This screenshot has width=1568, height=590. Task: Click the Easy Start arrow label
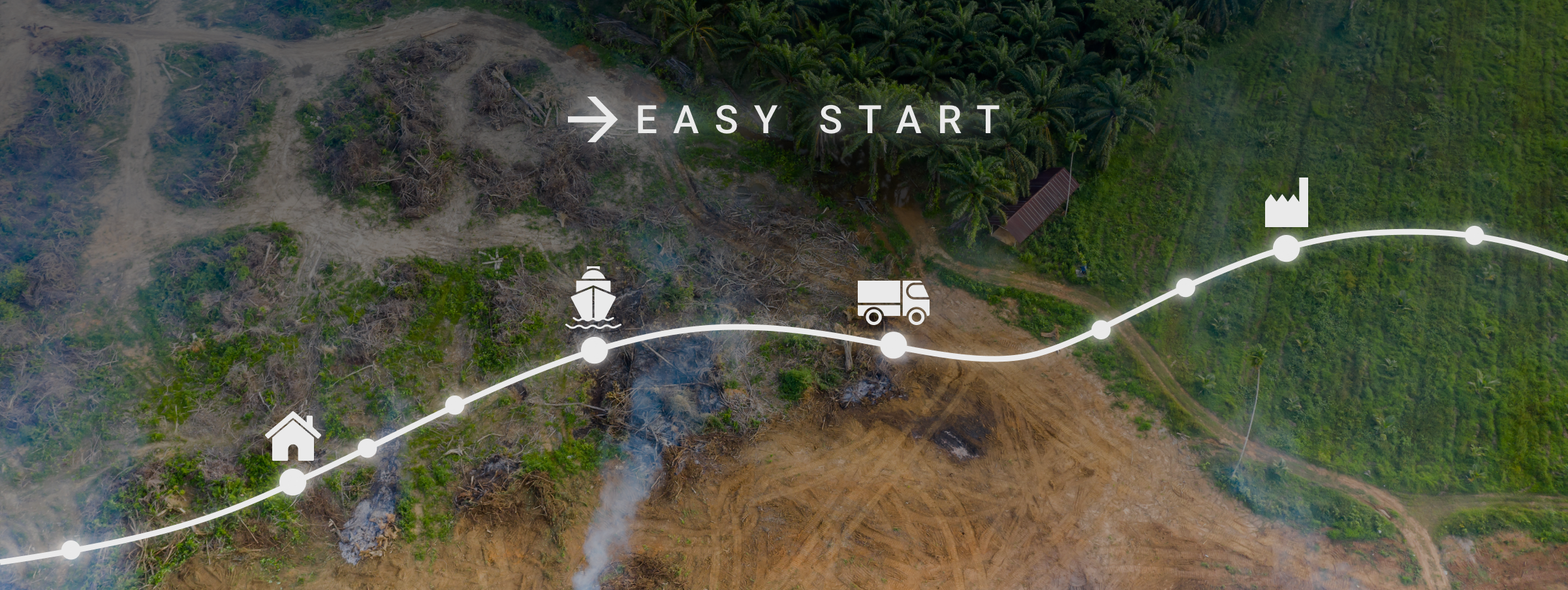click(x=783, y=119)
